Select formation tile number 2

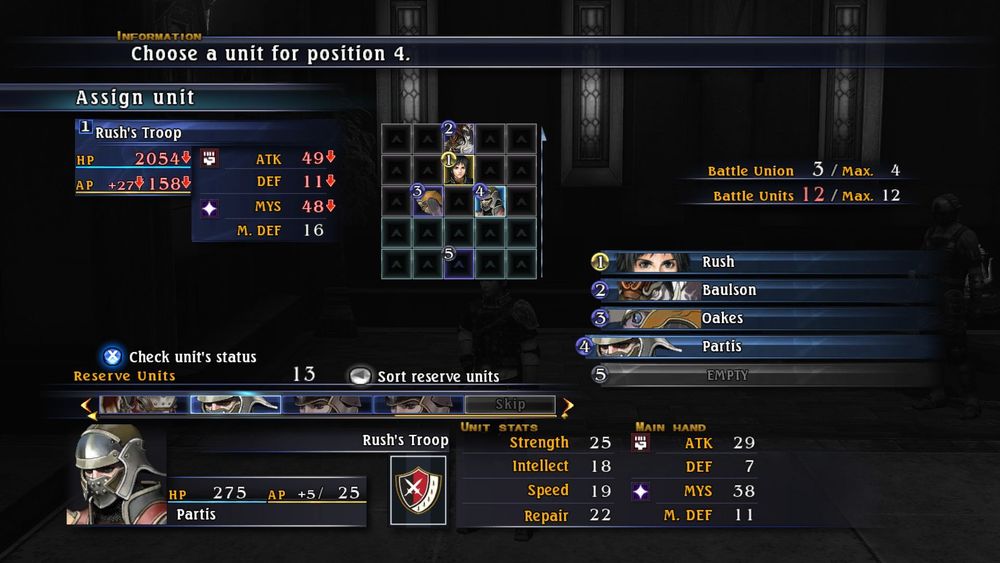pos(457,136)
